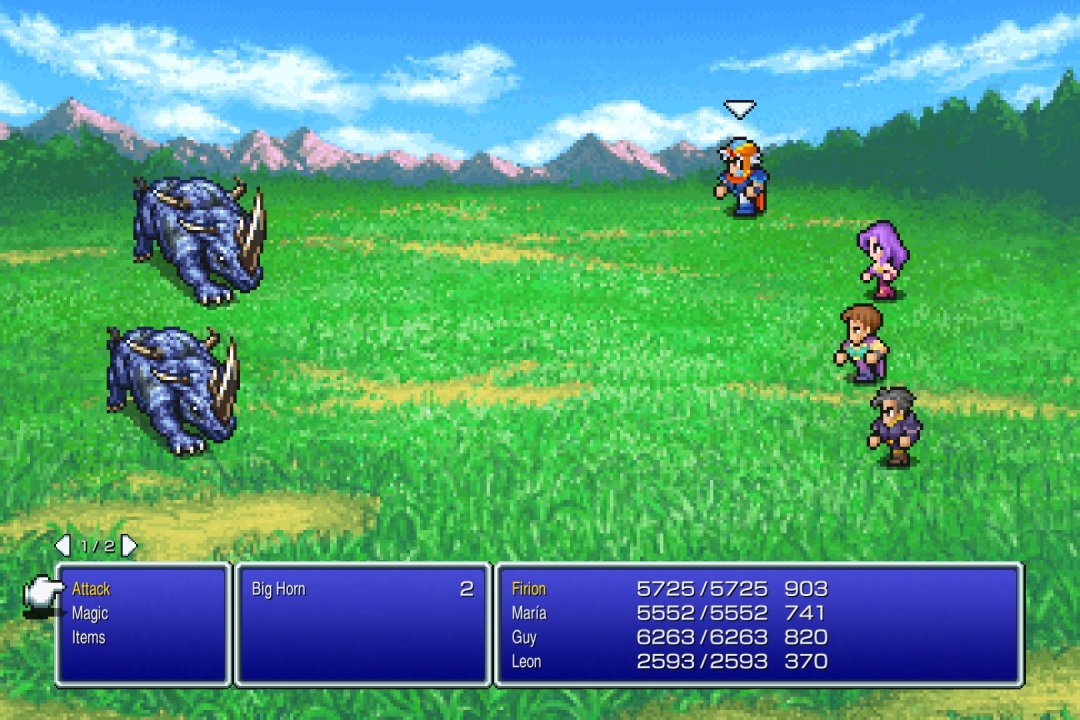Image resolution: width=1080 pixels, height=720 pixels.
Task: Go to the next command page arrow
Action: click(x=129, y=546)
